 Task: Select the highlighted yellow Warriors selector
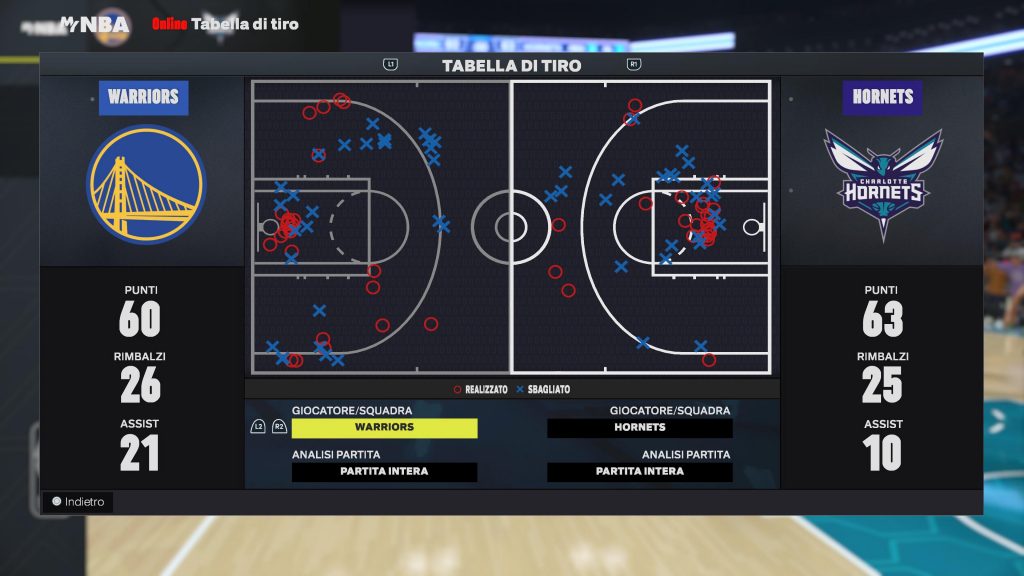[384, 428]
